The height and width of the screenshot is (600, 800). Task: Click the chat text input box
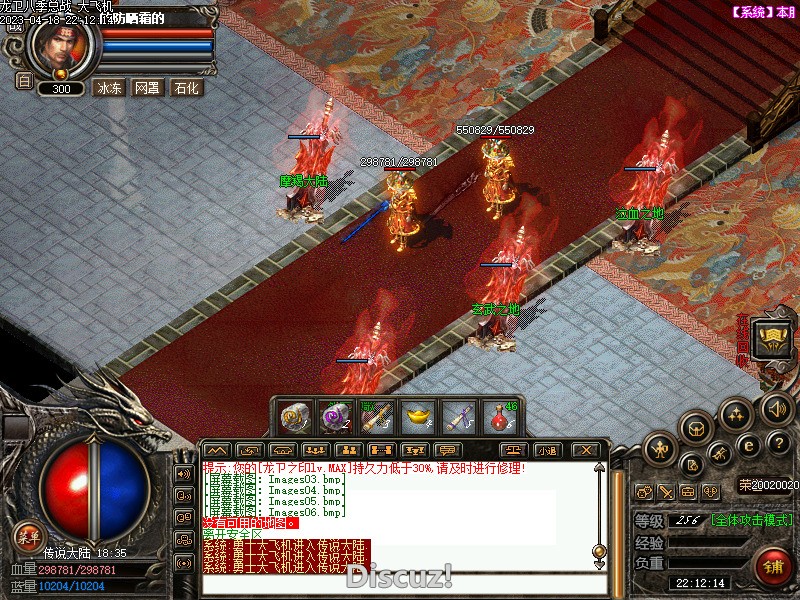click(400, 582)
